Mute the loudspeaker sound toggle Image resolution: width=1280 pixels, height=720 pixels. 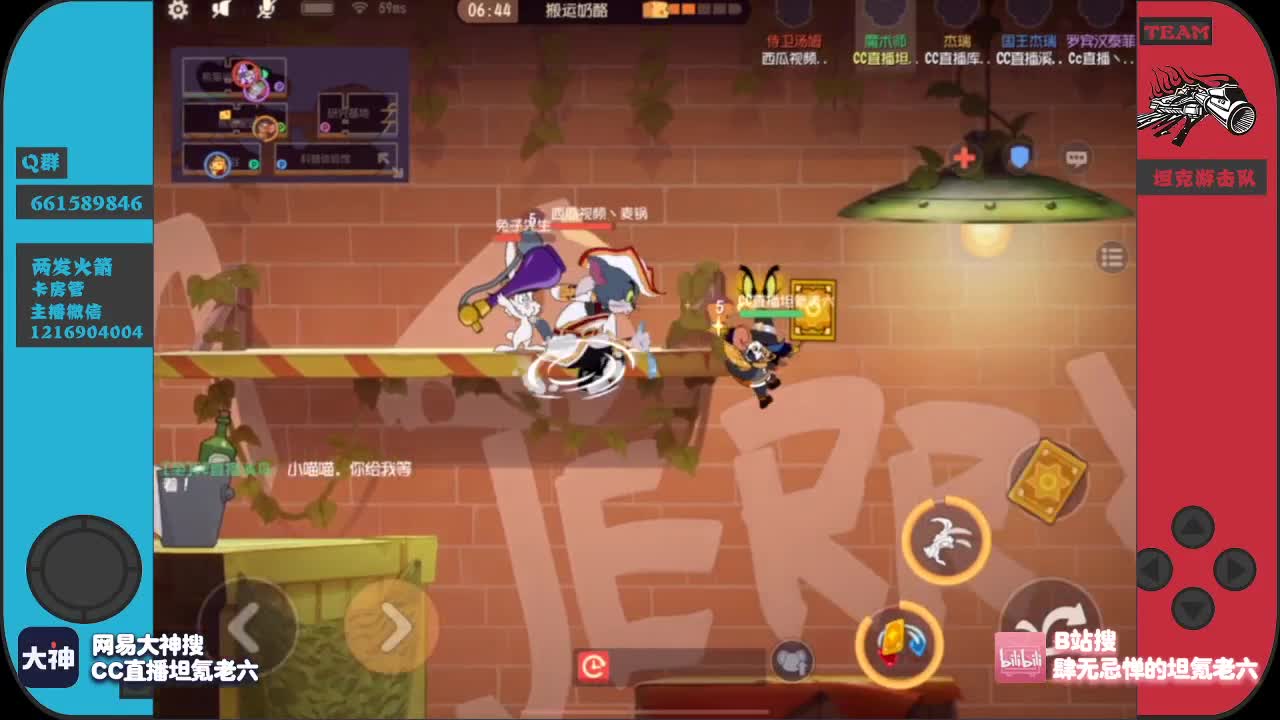(221, 12)
